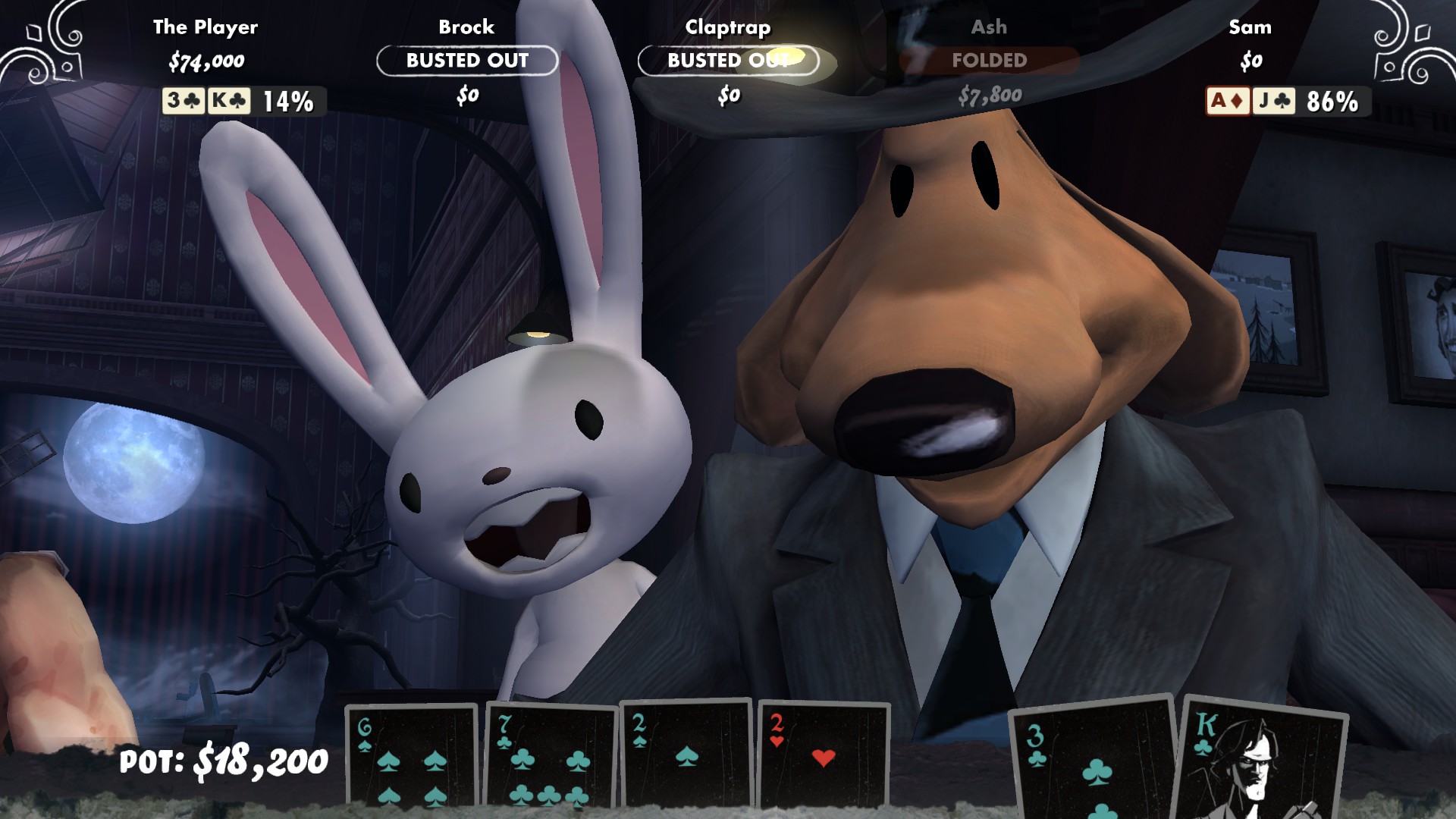The height and width of the screenshot is (819, 1456).
Task: Toggle Ash's FOLDED status banner
Action: click(x=990, y=61)
